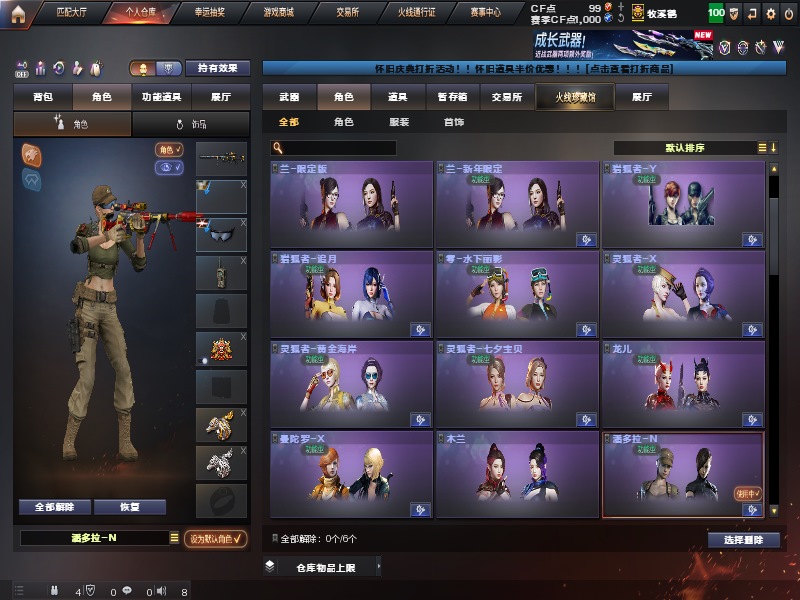Click the 选择删除 select delete button
The height and width of the screenshot is (600, 800).
(x=743, y=540)
